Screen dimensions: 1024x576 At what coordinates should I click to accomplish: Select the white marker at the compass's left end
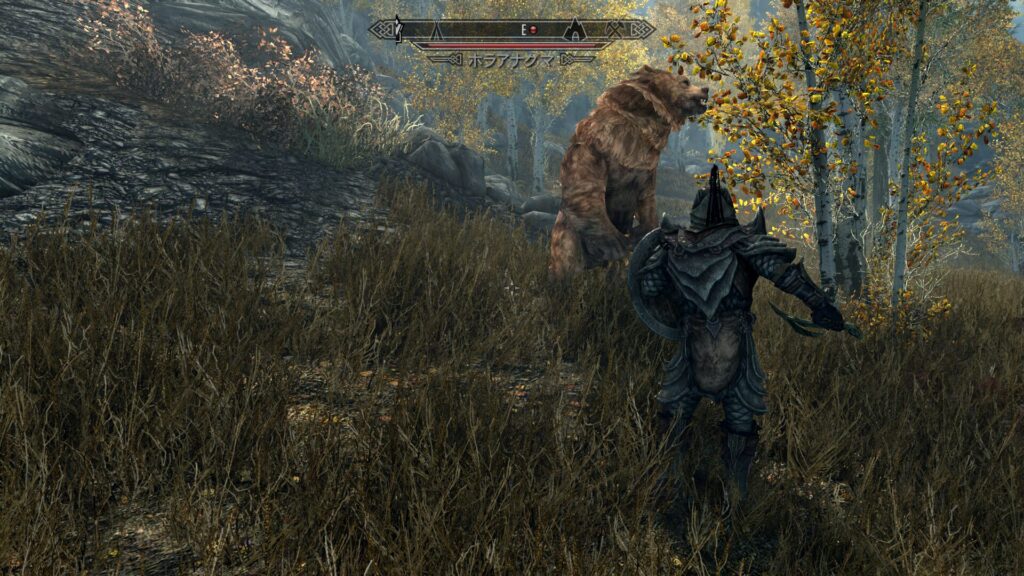tap(397, 30)
